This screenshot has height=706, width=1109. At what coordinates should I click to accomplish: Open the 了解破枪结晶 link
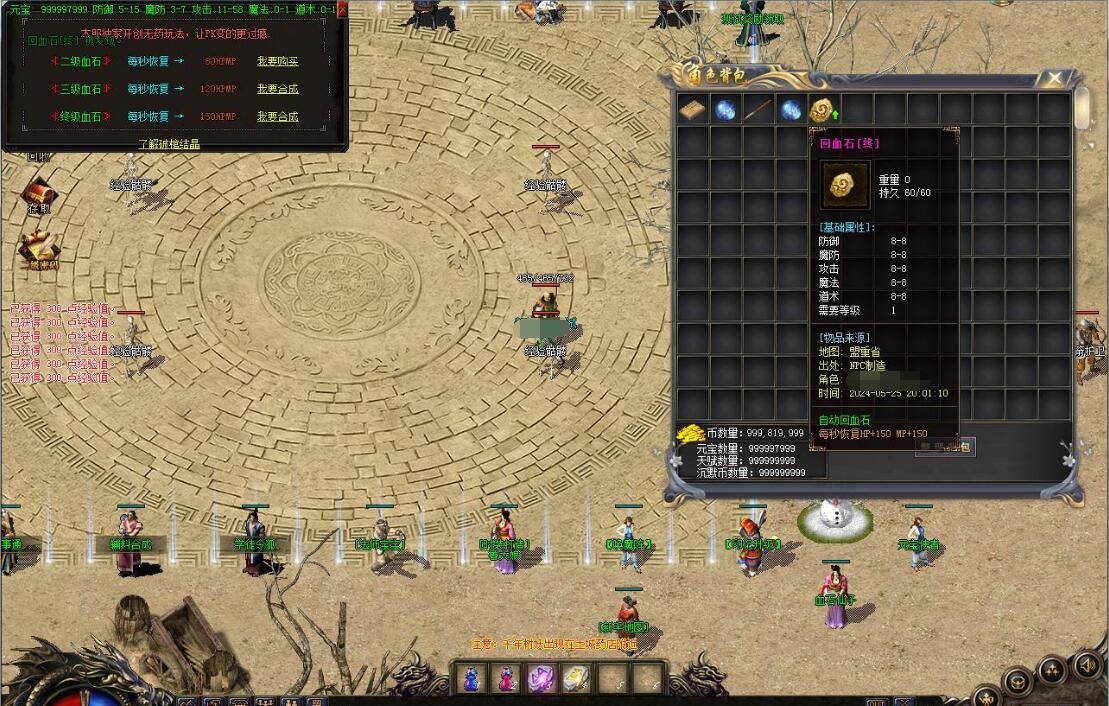[168, 144]
